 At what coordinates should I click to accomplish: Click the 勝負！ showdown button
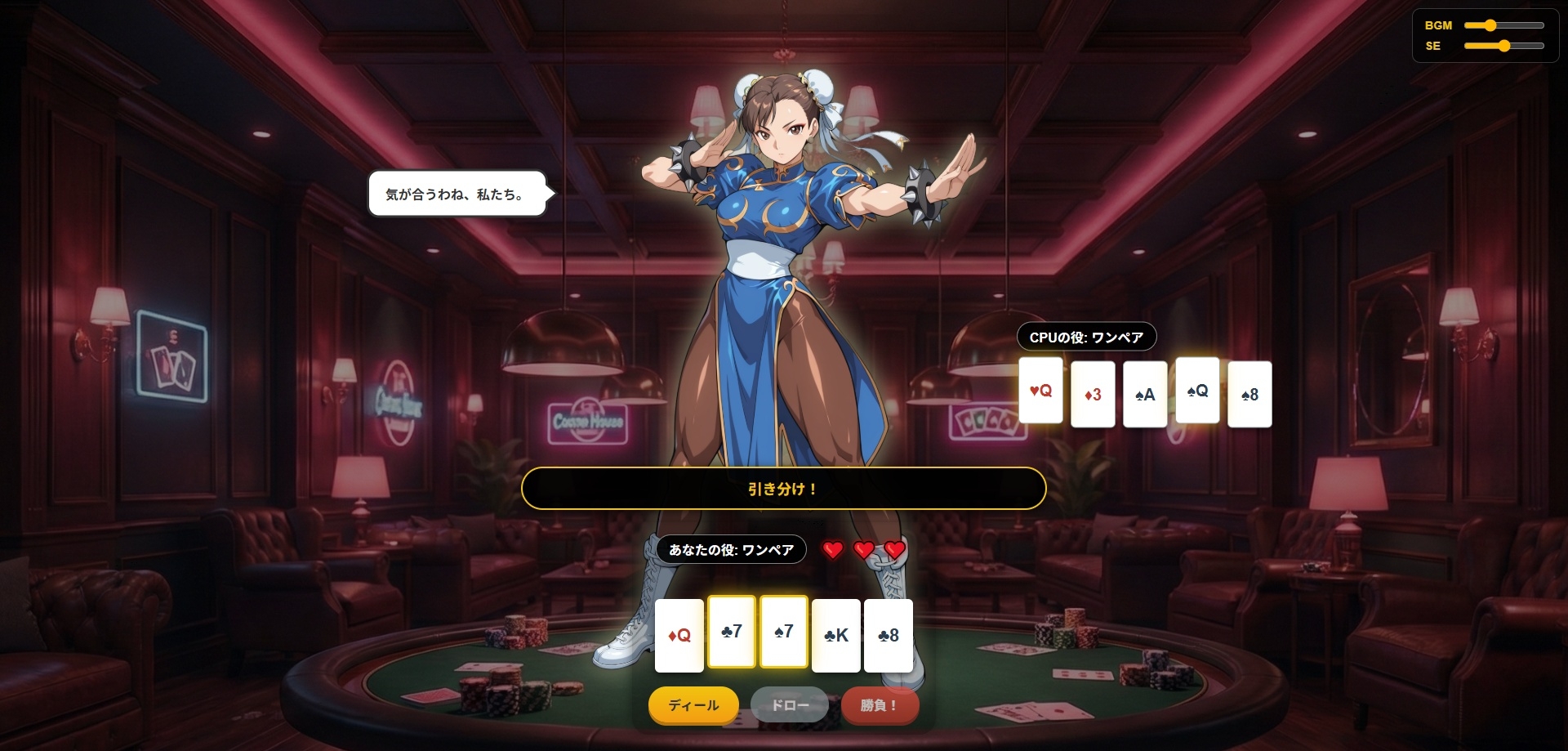(879, 705)
